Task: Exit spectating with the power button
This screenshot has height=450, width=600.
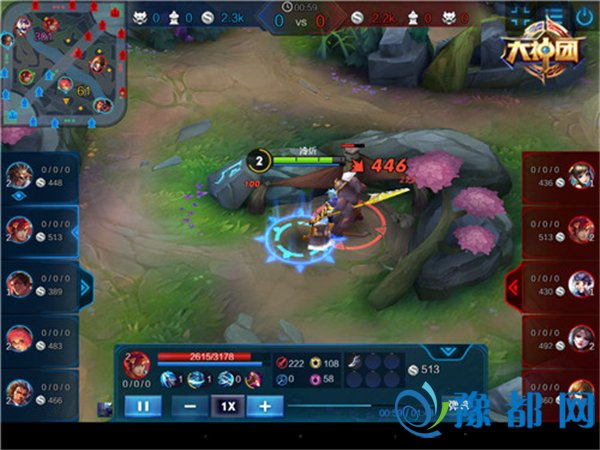Action: [x=584, y=17]
